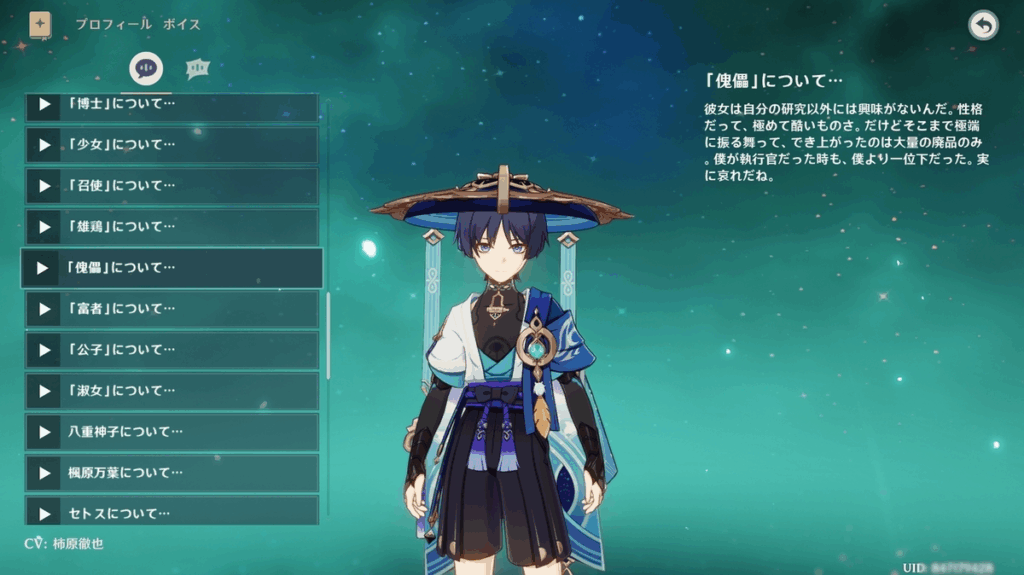Click the voice list scrollbar
This screenshot has height=575, width=1024.
click(x=328, y=335)
